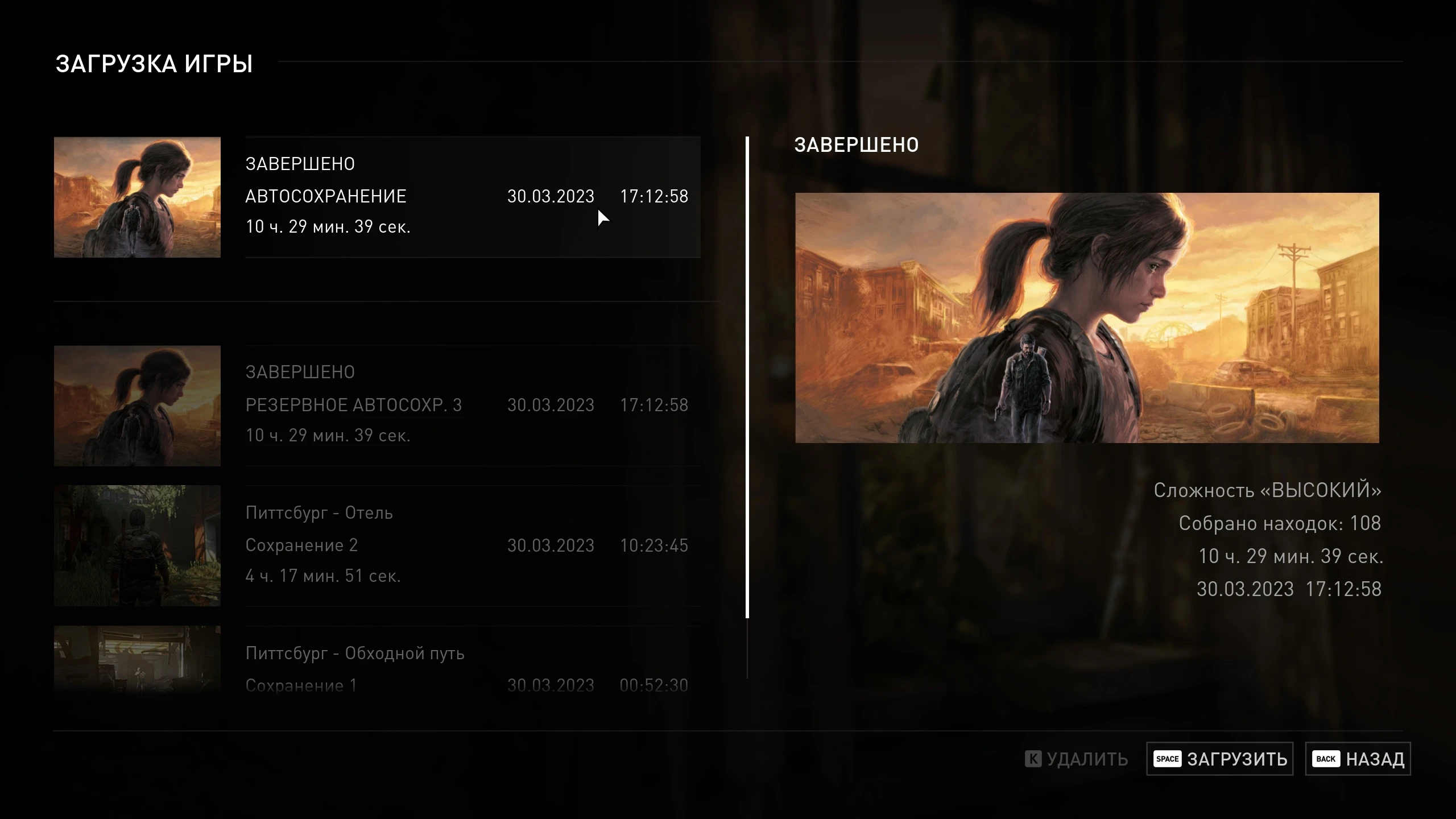1456x819 pixels.
Task: Click the SPACE key icon near ЗАГРУЗИТЬ
Action: [x=1168, y=759]
